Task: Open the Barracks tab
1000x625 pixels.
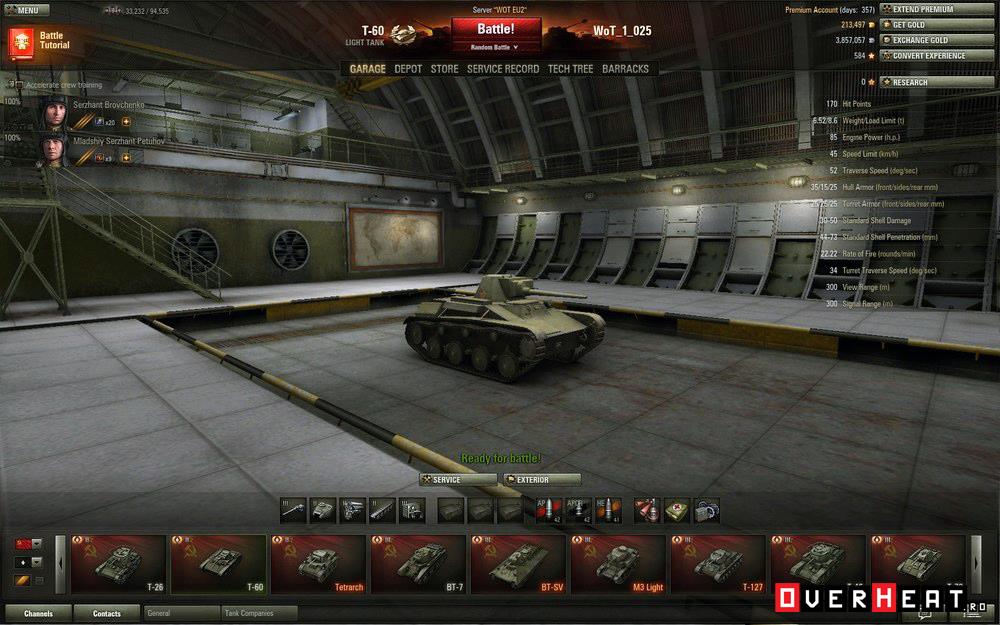Action: pyautogui.click(x=625, y=69)
